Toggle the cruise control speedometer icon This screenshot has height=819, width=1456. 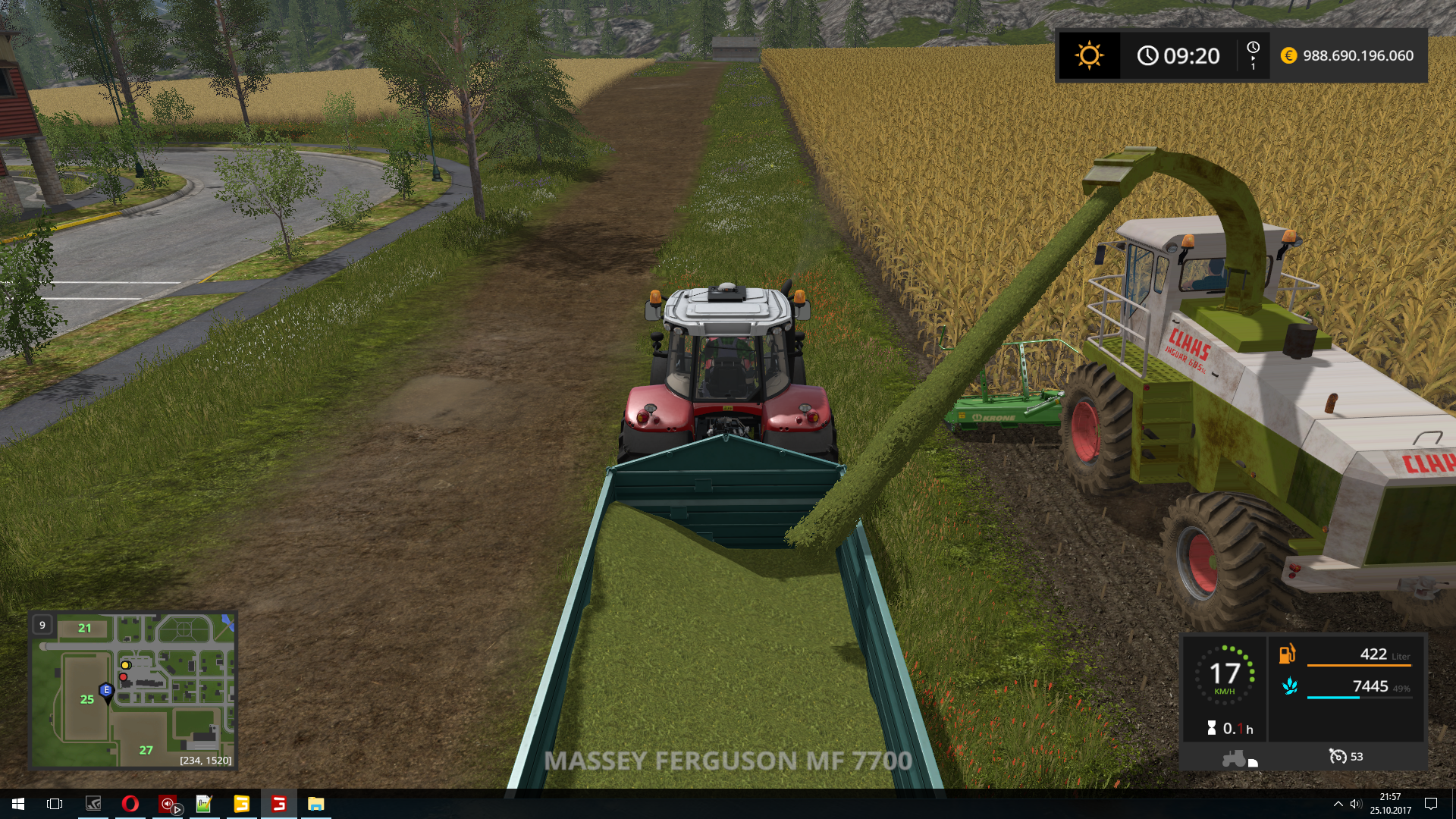(1338, 756)
